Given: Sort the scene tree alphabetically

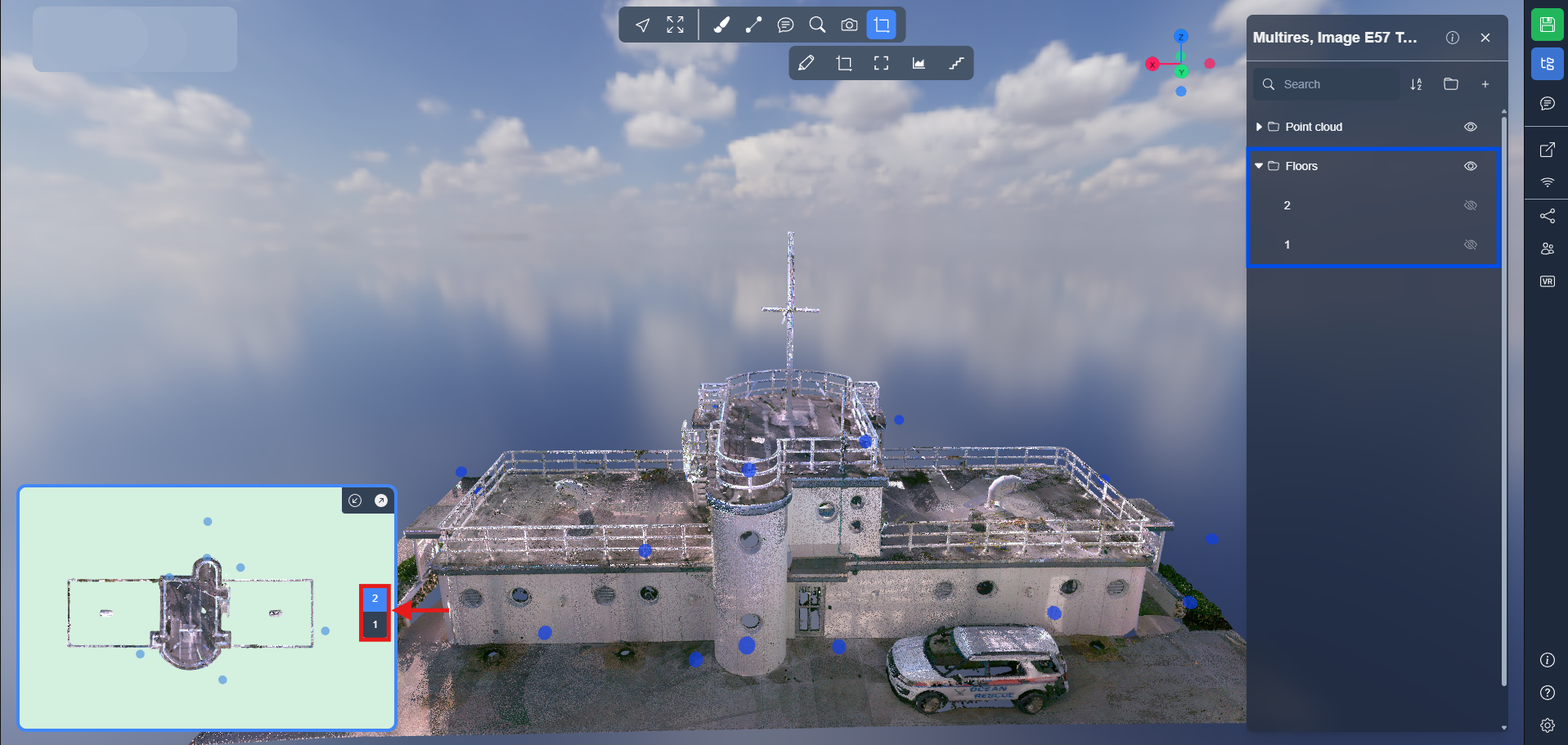Looking at the screenshot, I should click(1416, 84).
